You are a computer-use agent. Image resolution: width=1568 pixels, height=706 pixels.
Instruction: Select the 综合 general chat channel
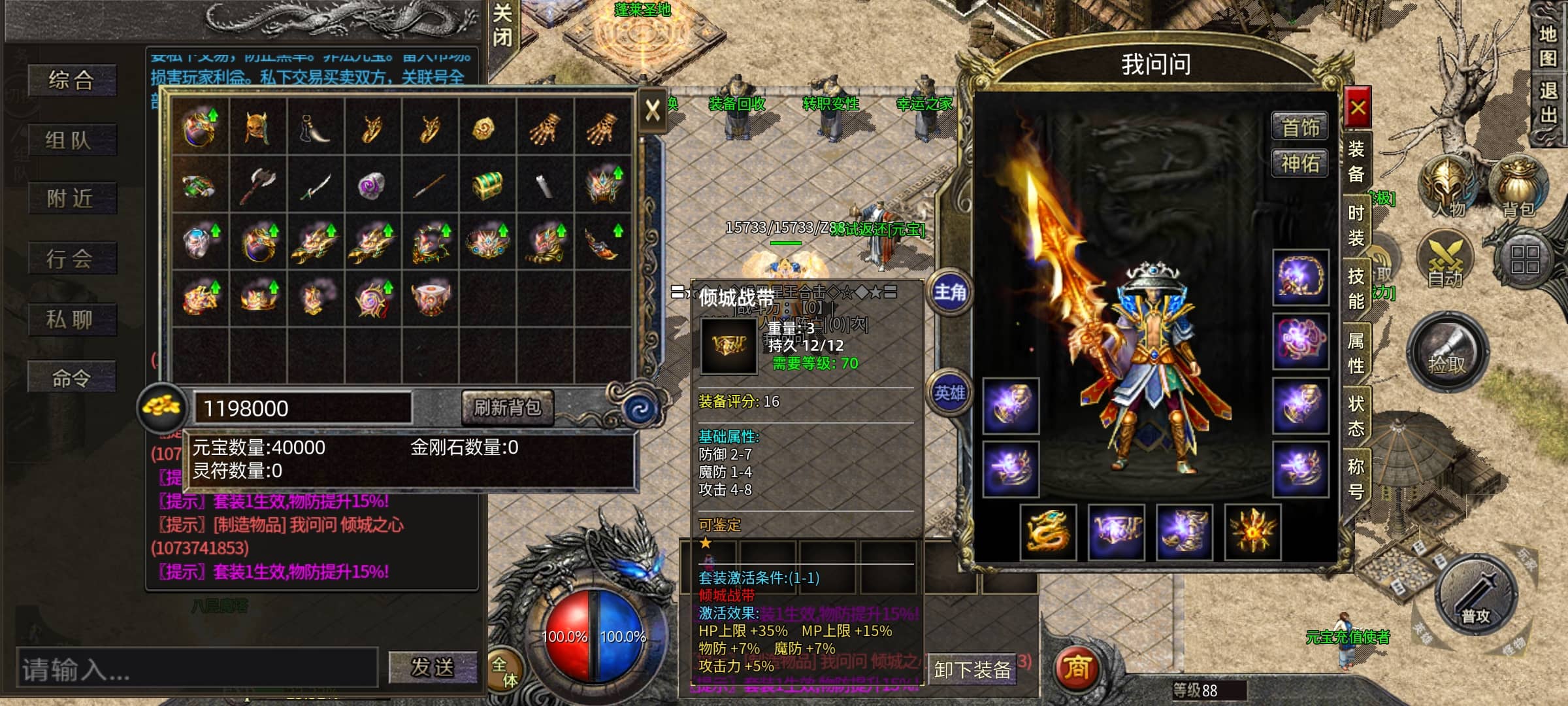(x=72, y=80)
